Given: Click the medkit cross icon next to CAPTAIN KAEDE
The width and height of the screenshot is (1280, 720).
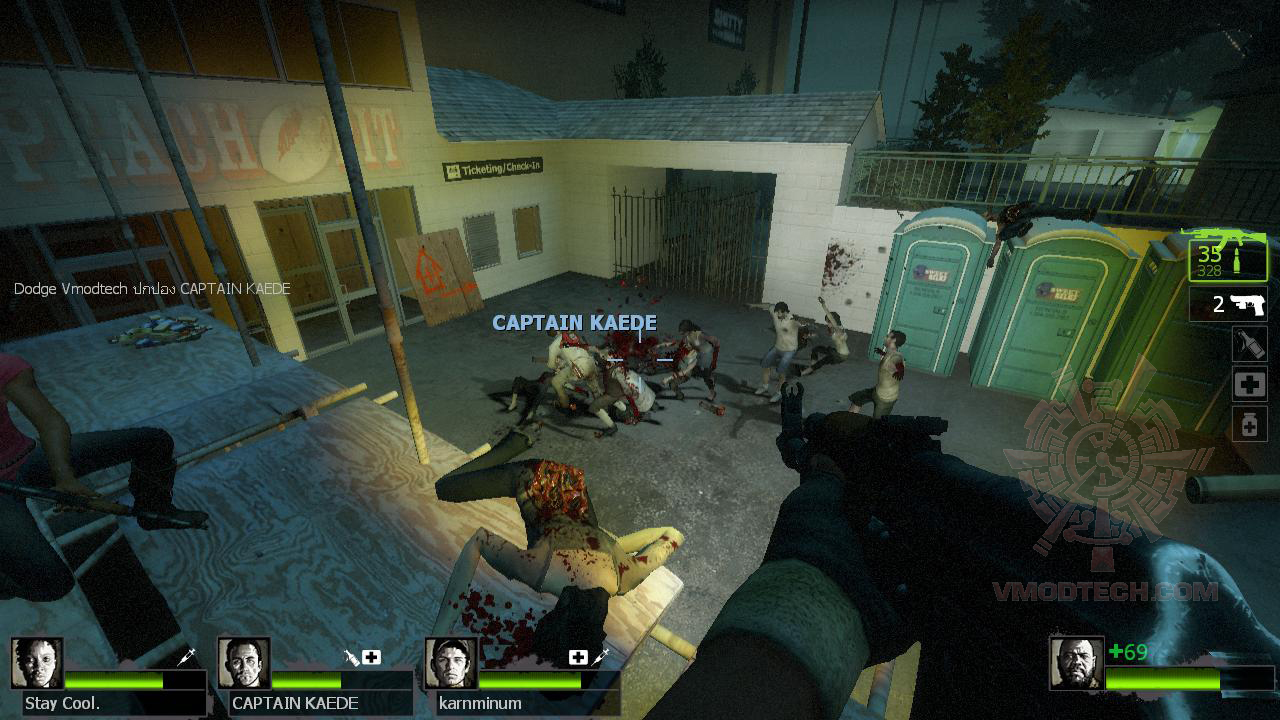Looking at the screenshot, I should pyautogui.click(x=371, y=656).
